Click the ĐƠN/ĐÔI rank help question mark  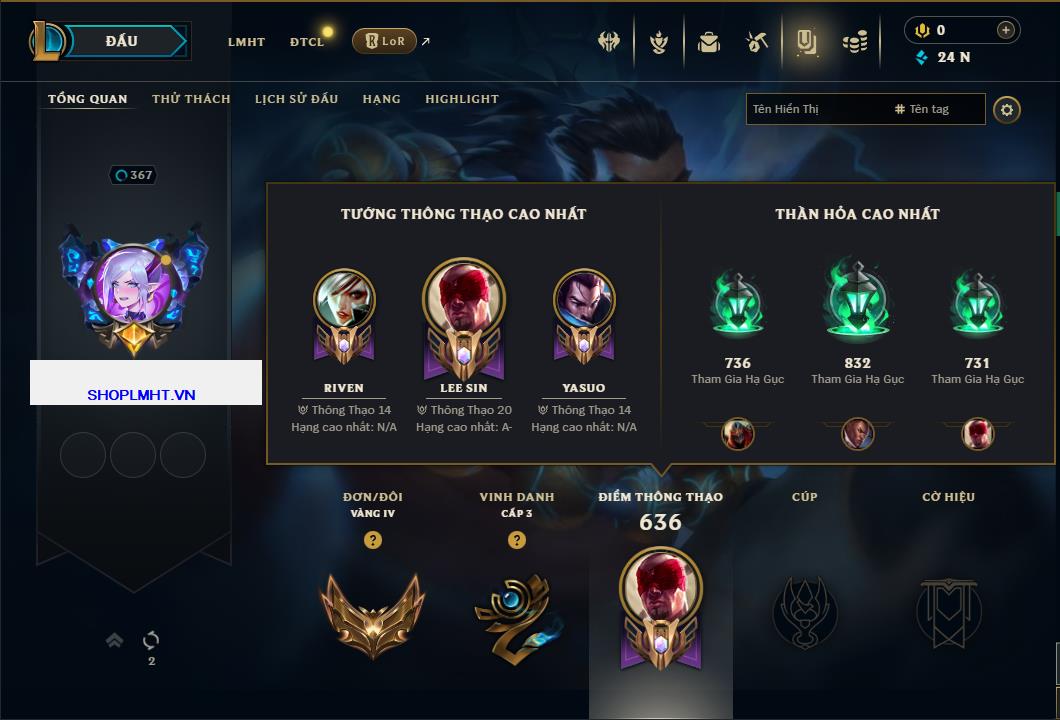tap(373, 540)
